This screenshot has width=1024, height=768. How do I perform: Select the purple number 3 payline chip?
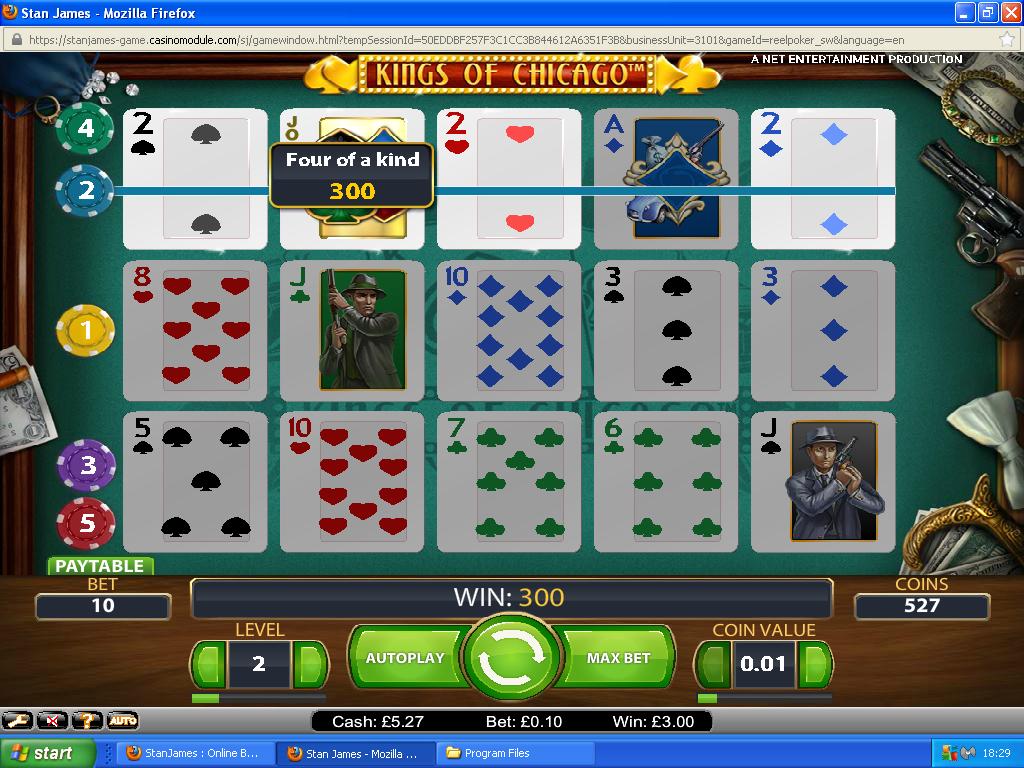coord(87,465)
